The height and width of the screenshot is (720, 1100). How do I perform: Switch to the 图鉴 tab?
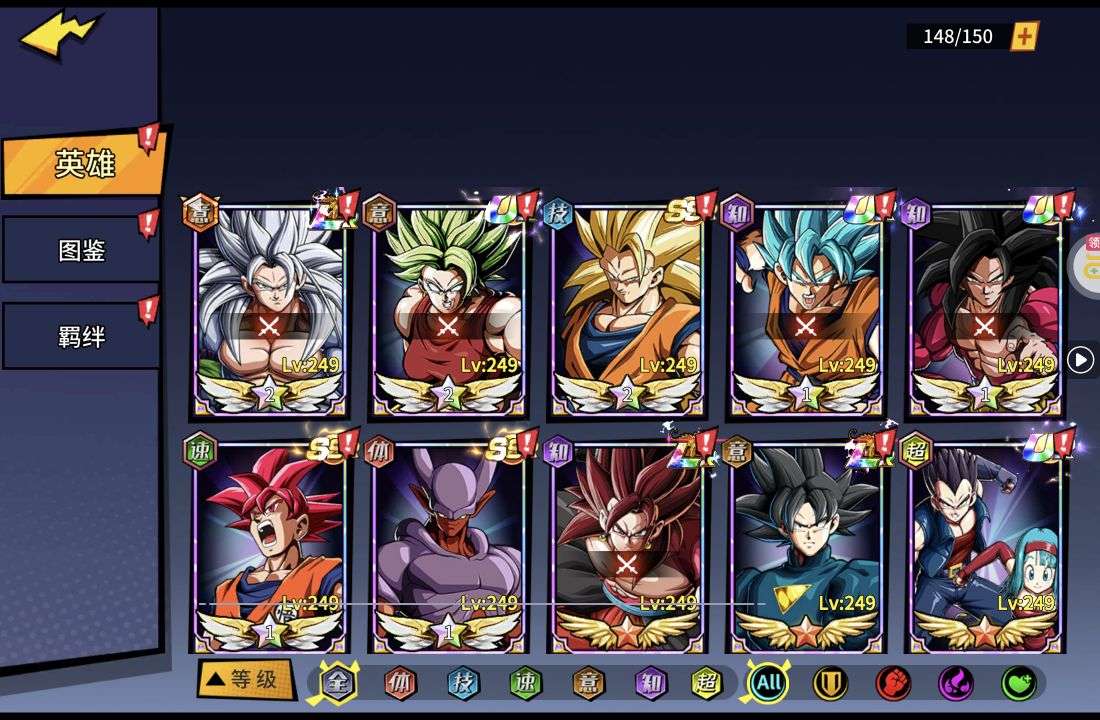(81, 250)
